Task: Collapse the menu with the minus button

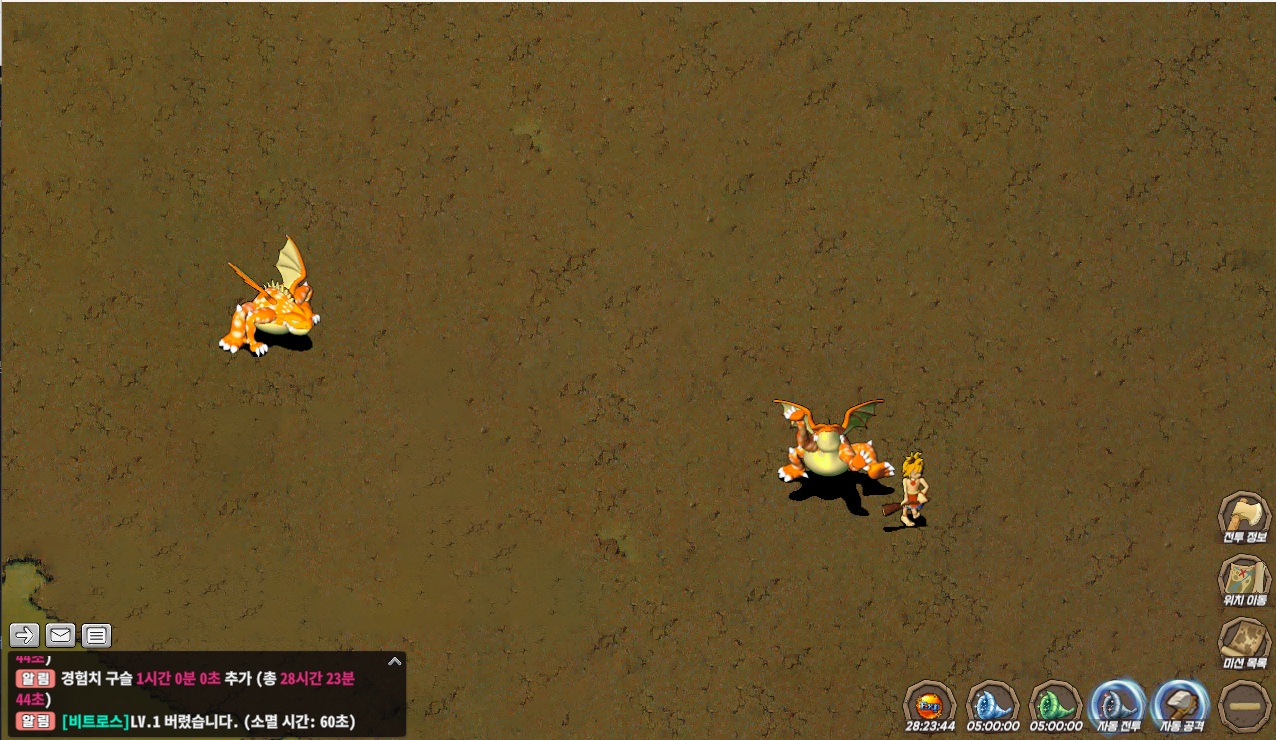Action: pyautogui.click(x=1245, y=704)
